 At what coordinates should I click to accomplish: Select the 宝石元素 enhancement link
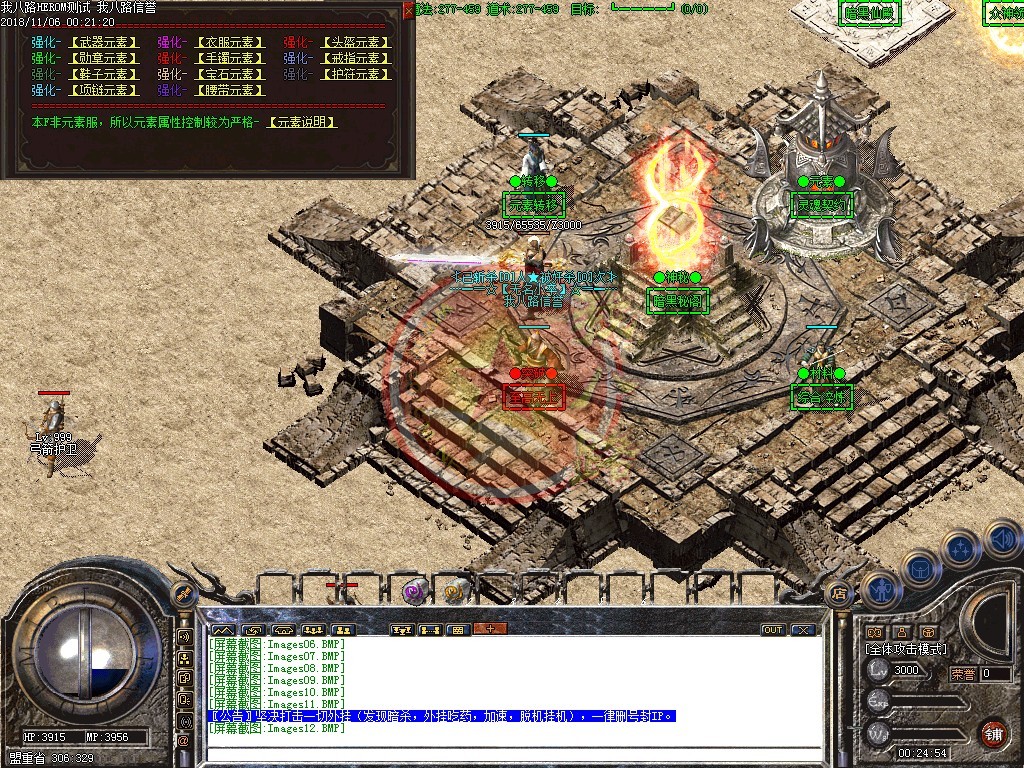point(229,75)
